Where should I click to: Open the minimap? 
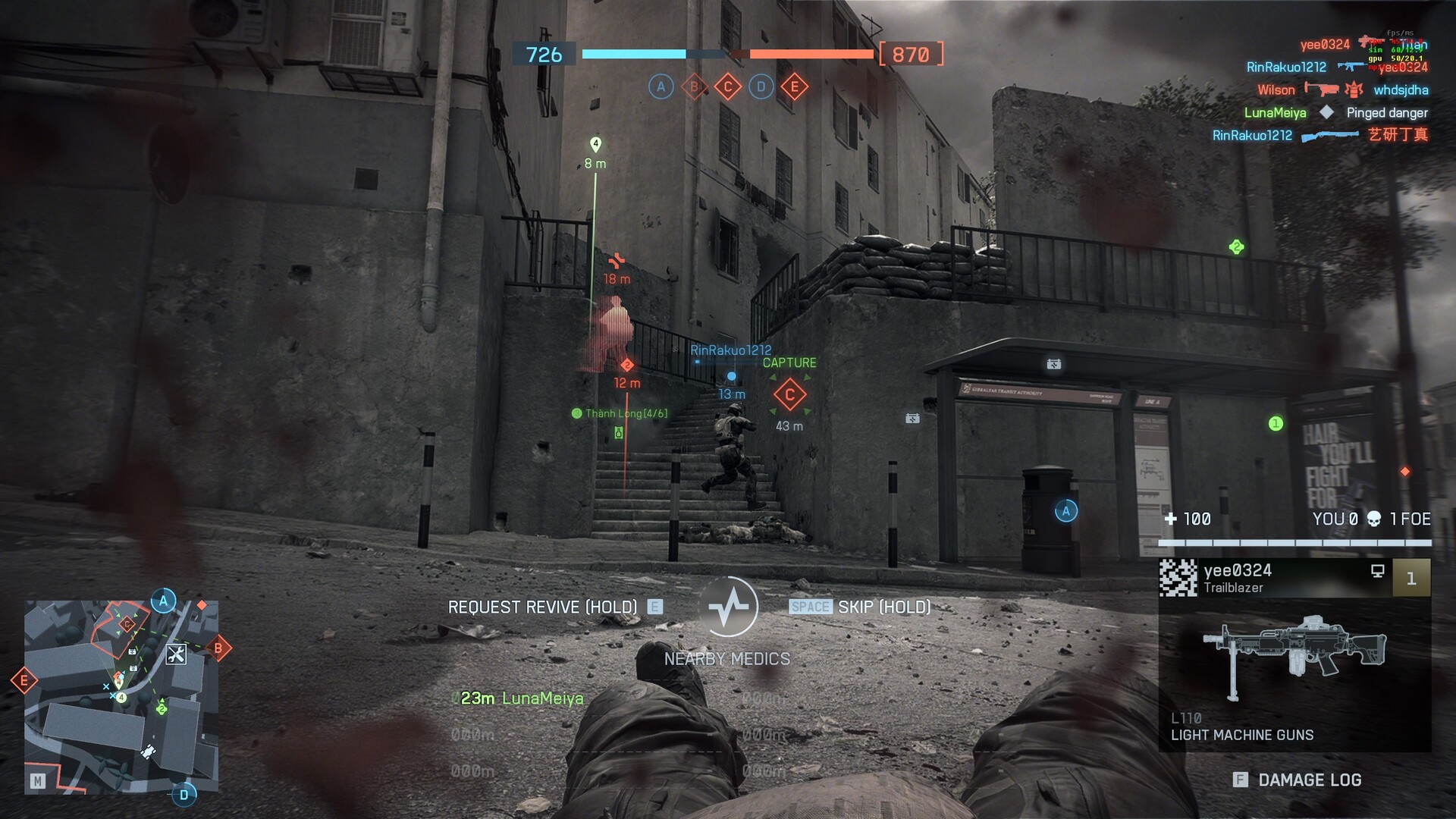pos(121,697)
